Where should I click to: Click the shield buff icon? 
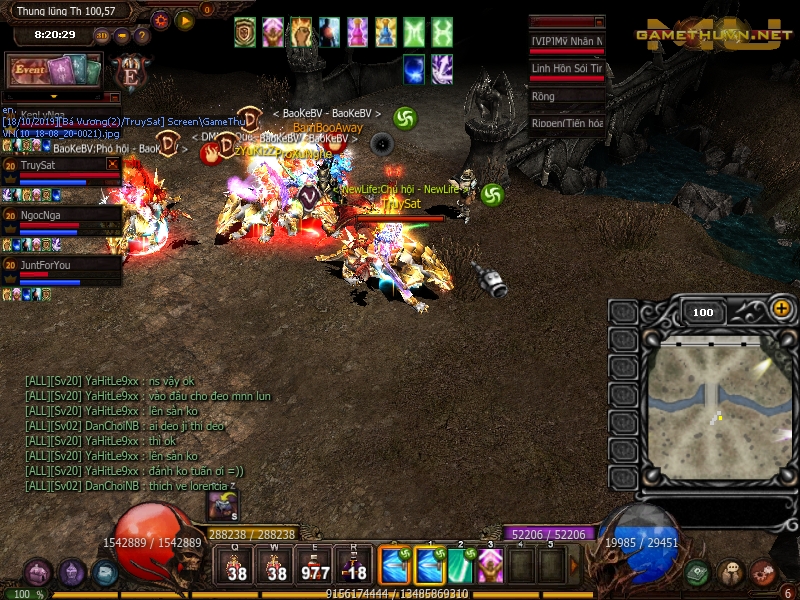245,32
